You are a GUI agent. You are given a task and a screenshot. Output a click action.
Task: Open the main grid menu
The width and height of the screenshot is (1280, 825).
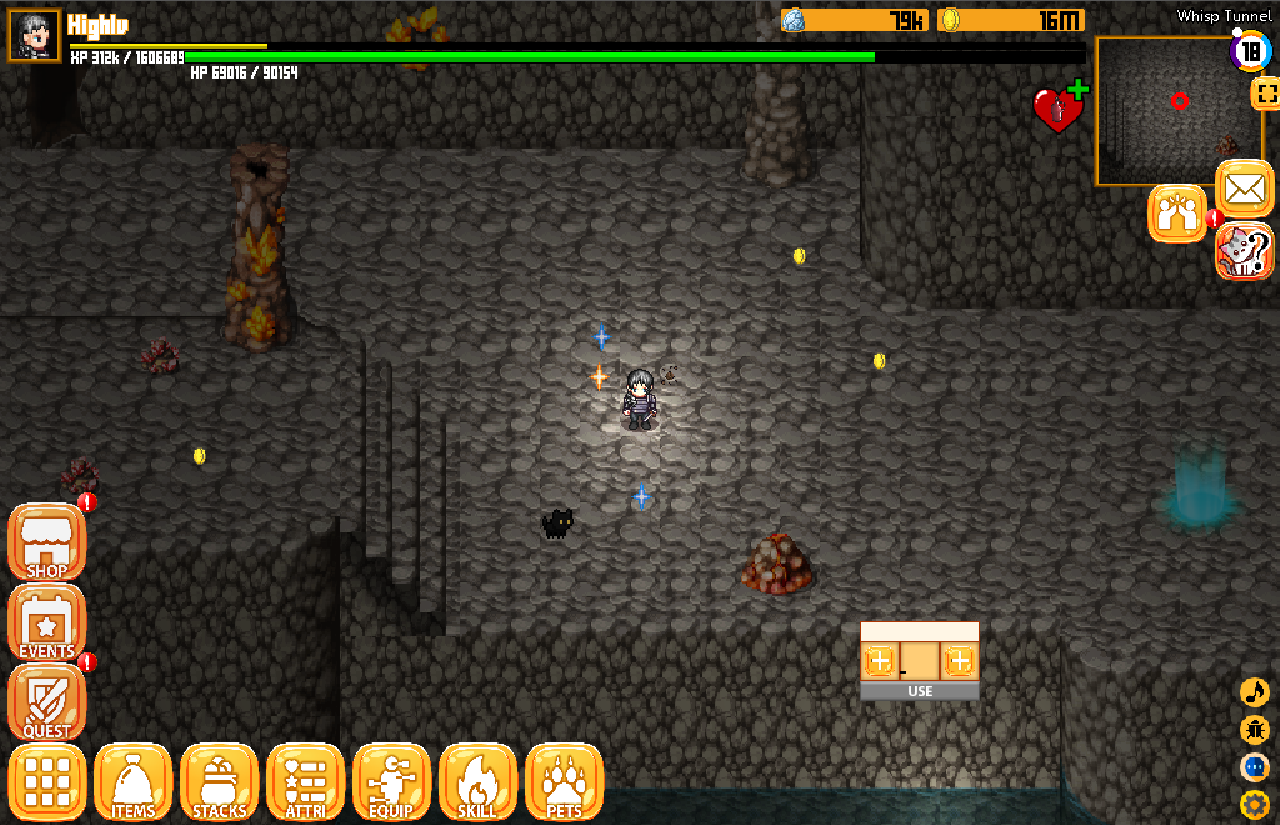pyautogui.click(x=47, y=782)
